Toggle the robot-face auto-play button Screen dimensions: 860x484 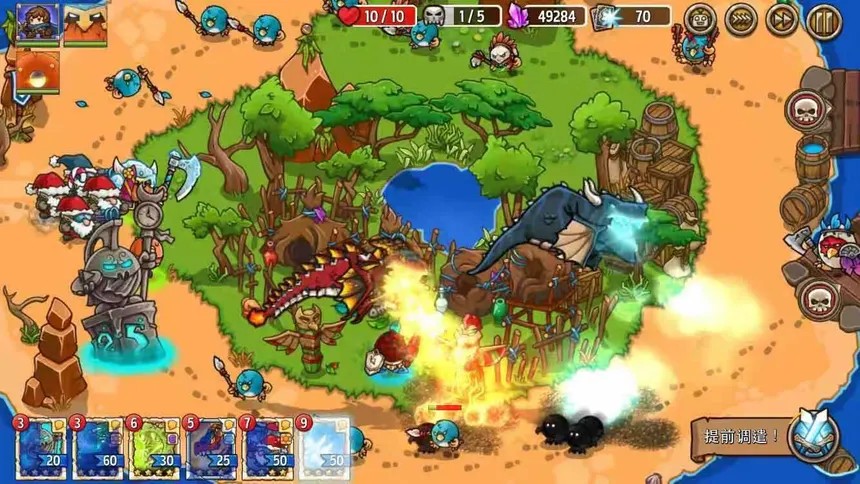tap(700, 19)
